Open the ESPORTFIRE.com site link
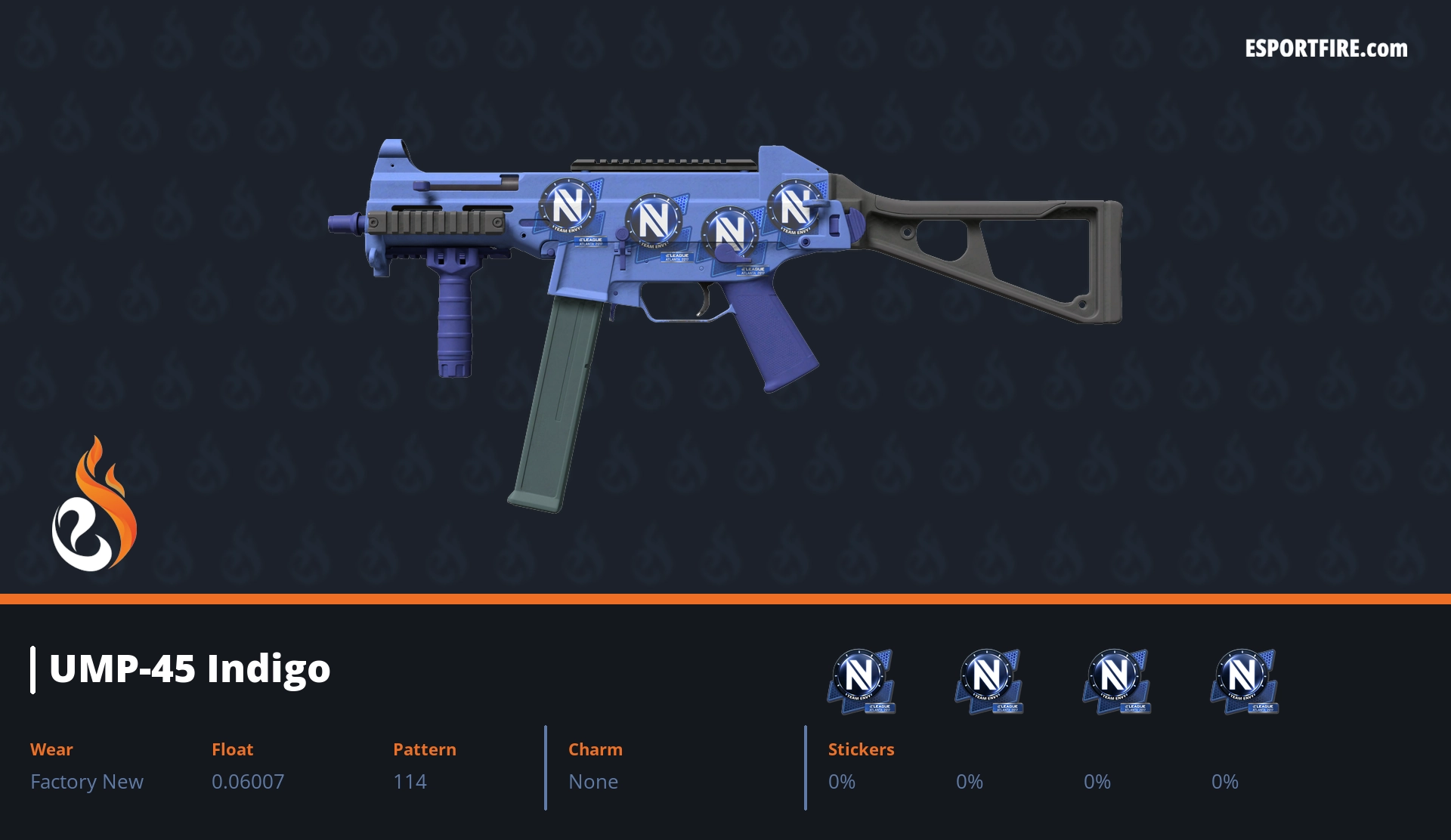The height and width of the screenshot is (840, 1451). tap(1326, 49)
